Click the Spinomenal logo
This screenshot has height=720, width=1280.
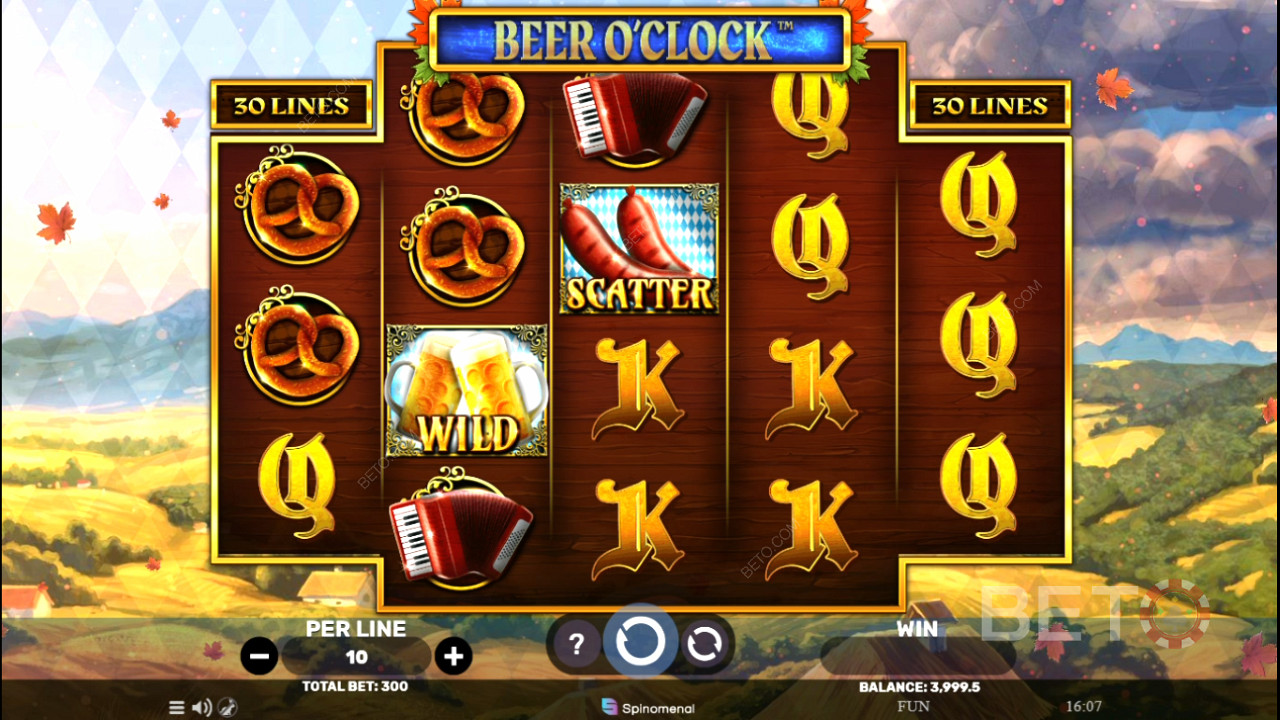[x=648, y=707]
